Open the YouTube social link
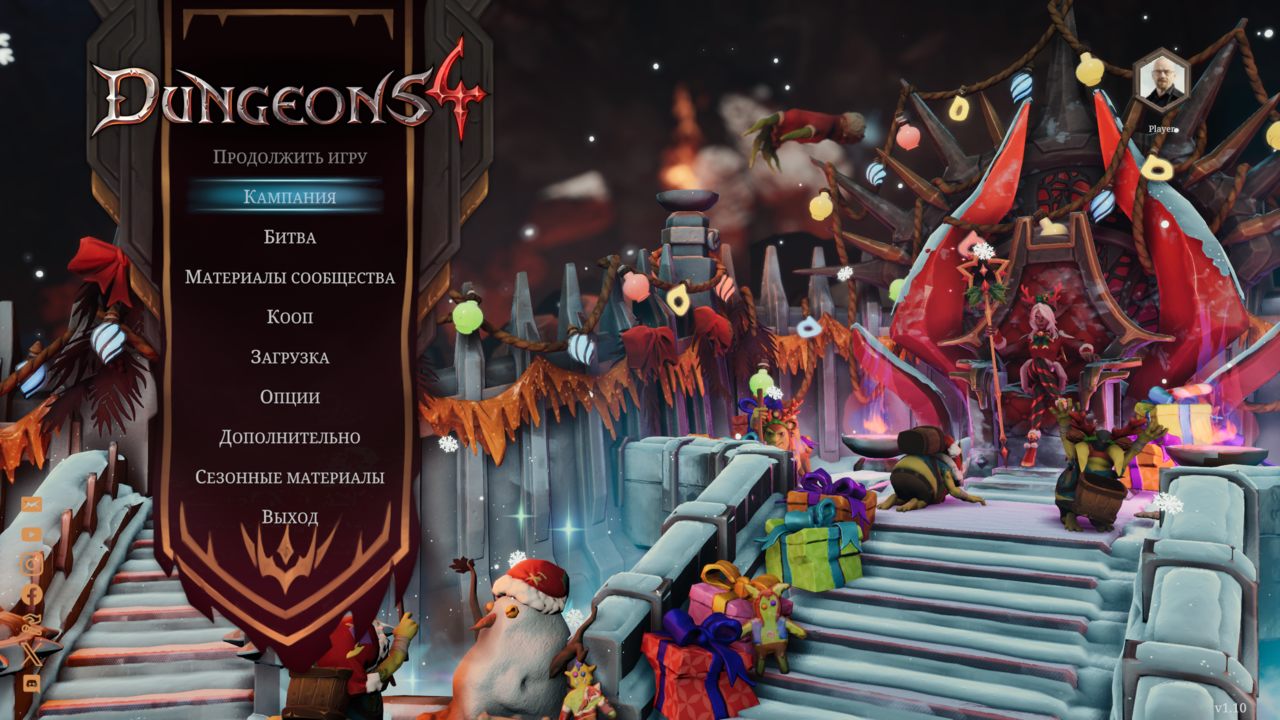This screenshot has height=720, width=1280. 32,535
